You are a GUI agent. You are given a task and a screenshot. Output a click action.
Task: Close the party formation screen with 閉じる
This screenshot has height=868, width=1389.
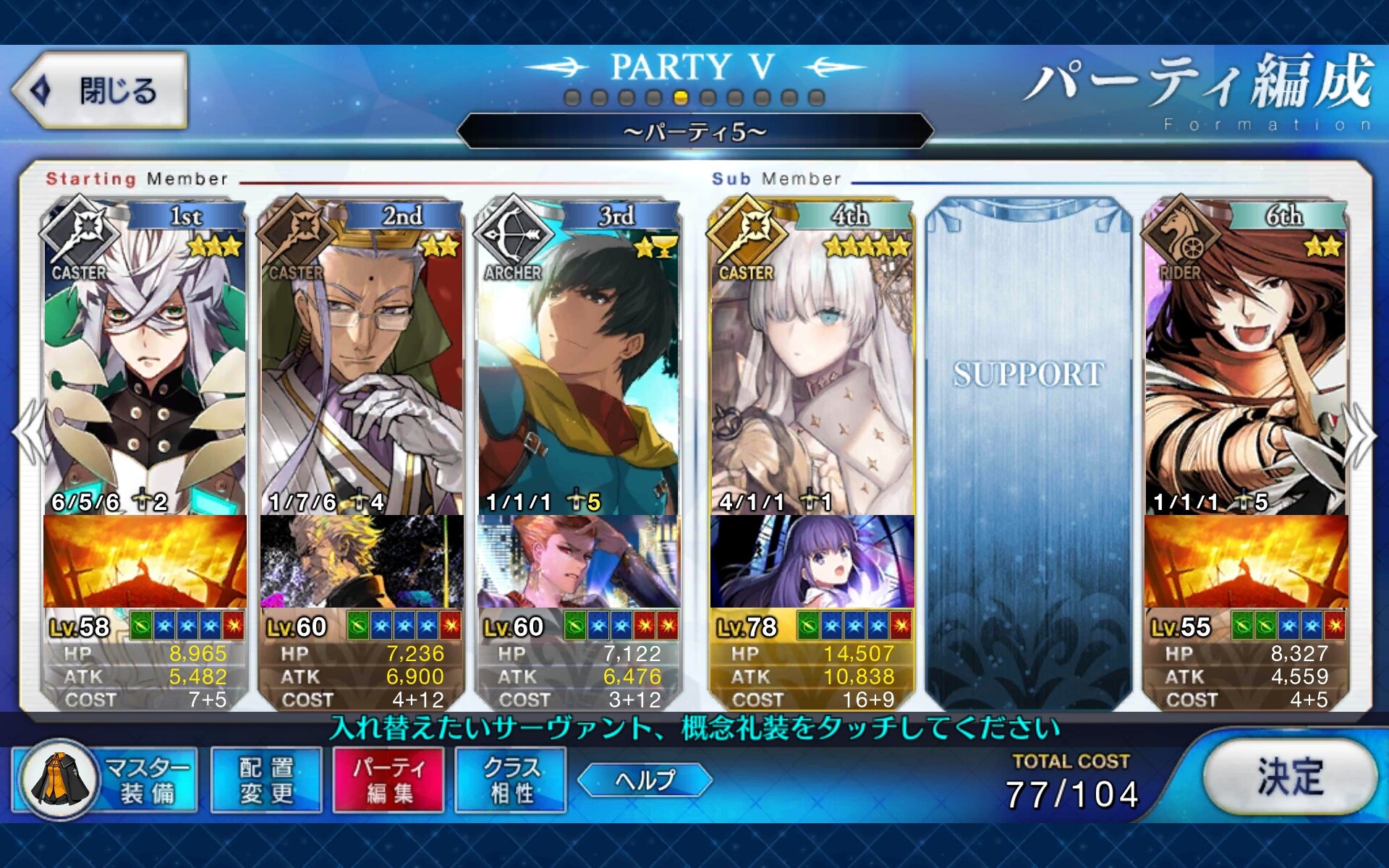tap(100, 91)
